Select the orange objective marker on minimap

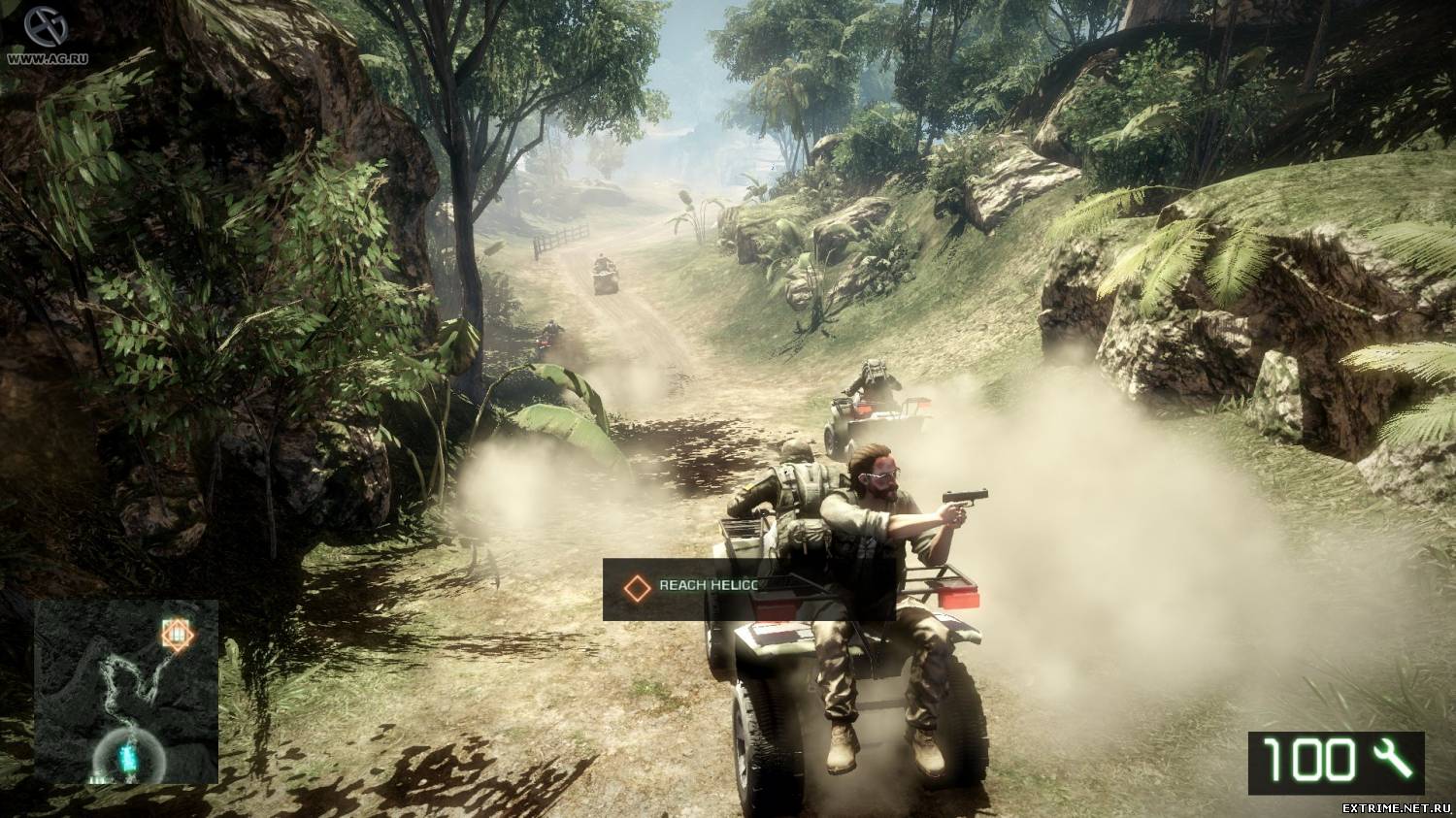(x=177, y=634)
